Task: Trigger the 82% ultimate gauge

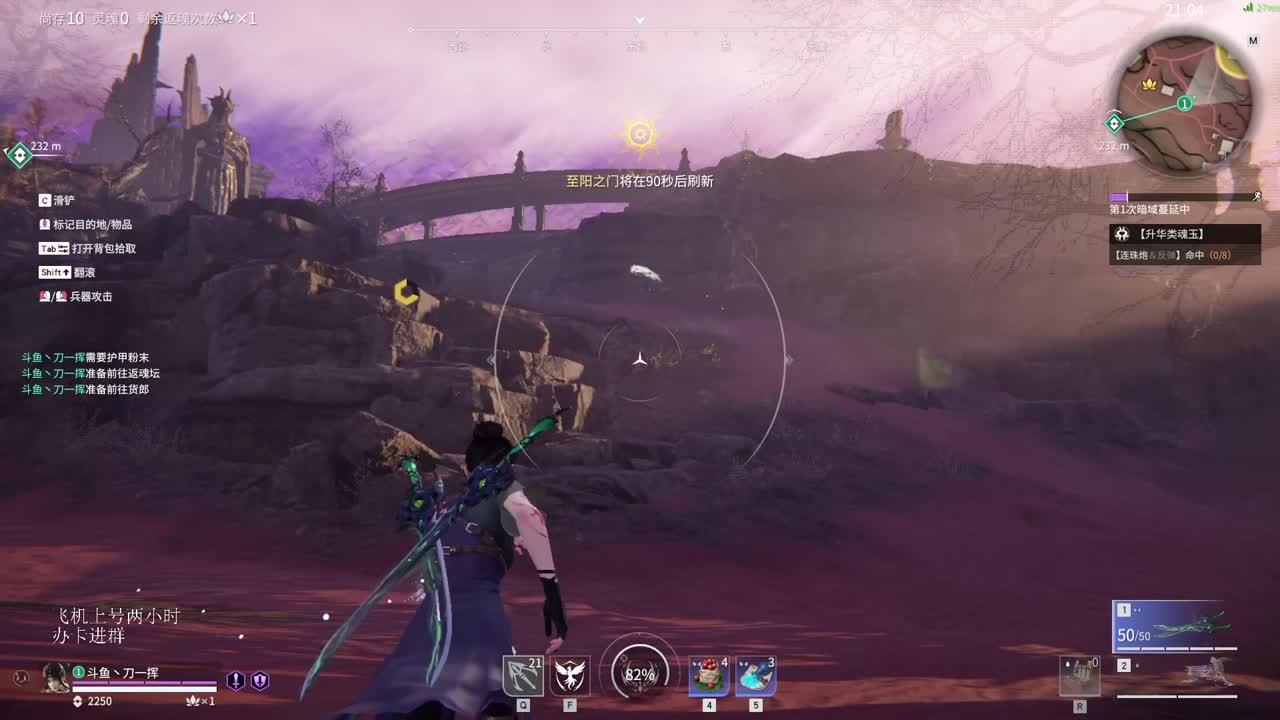Action: 640,674
